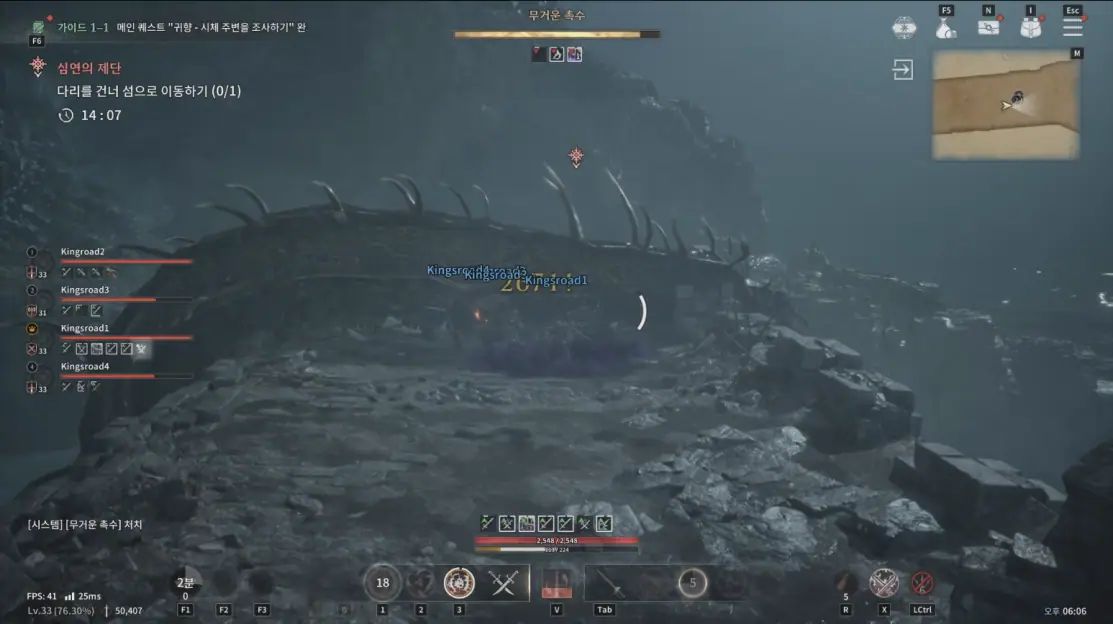Open the parchment minimap
The width and height of the screenshot is (1113, 624).
1006,105
